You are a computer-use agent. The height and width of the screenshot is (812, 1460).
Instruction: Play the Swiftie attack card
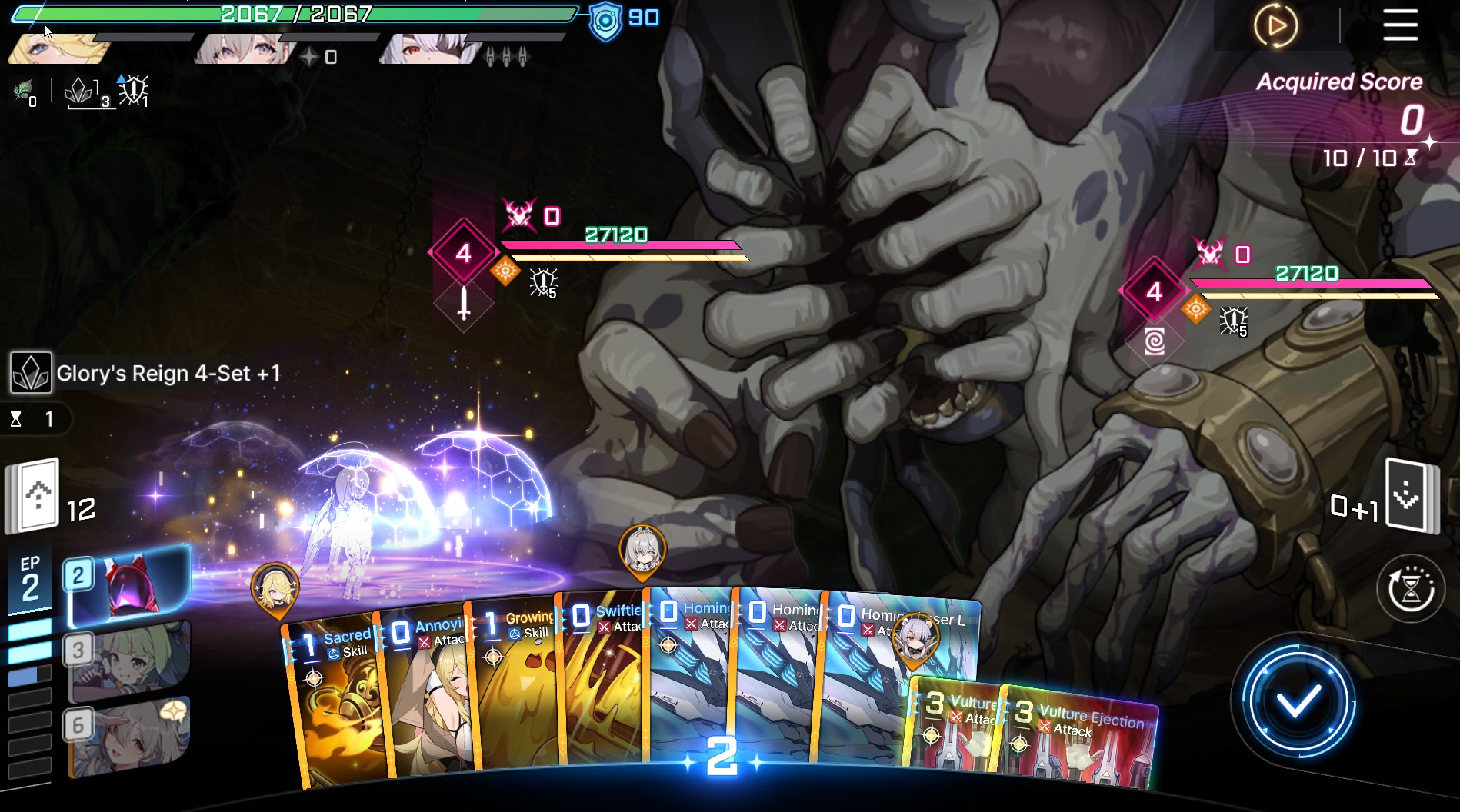[x=604, y=684]
